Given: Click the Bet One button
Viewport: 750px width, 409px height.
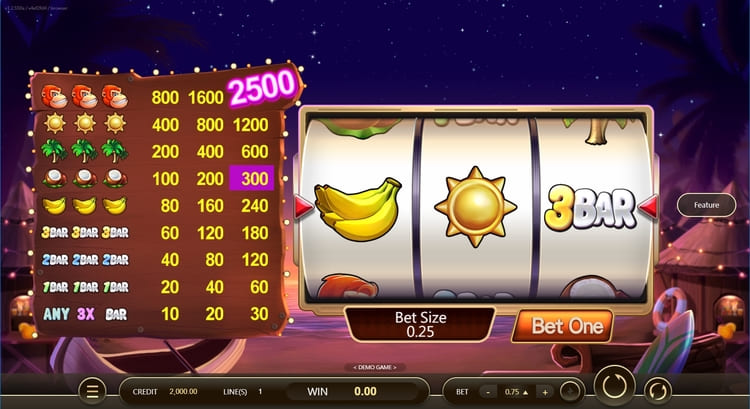Looking at the screenshot, I should (x=567, y=326).
